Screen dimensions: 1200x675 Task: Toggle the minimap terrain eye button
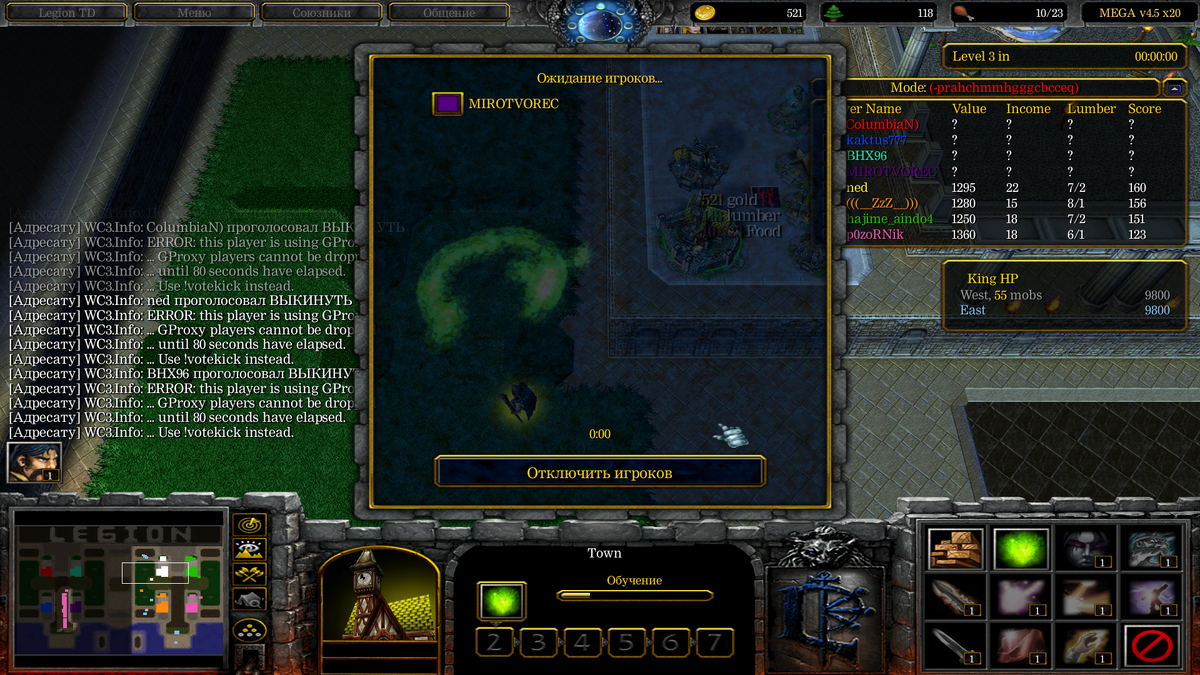point(248,549)
